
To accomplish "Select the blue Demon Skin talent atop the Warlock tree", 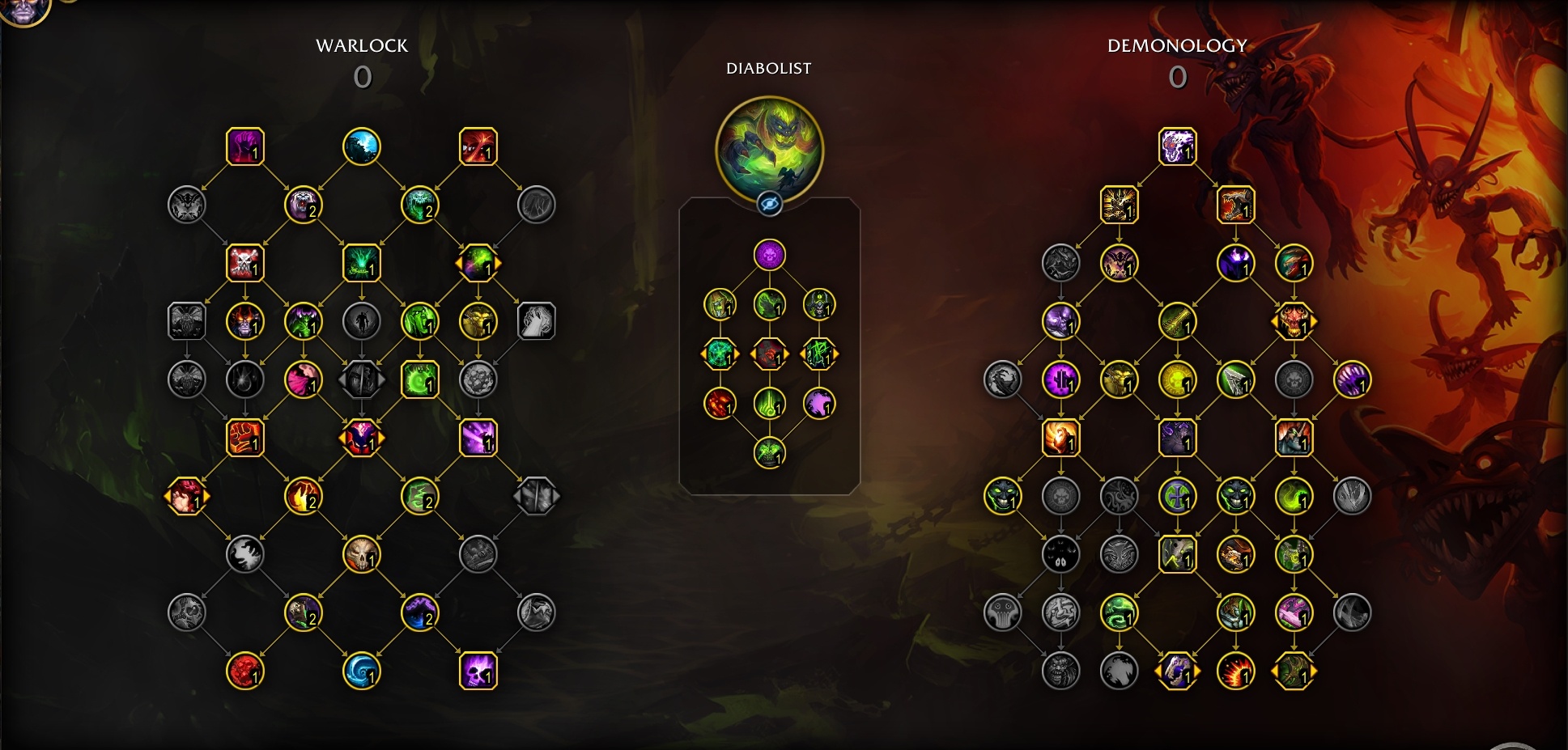I will [x=363, y=146].
